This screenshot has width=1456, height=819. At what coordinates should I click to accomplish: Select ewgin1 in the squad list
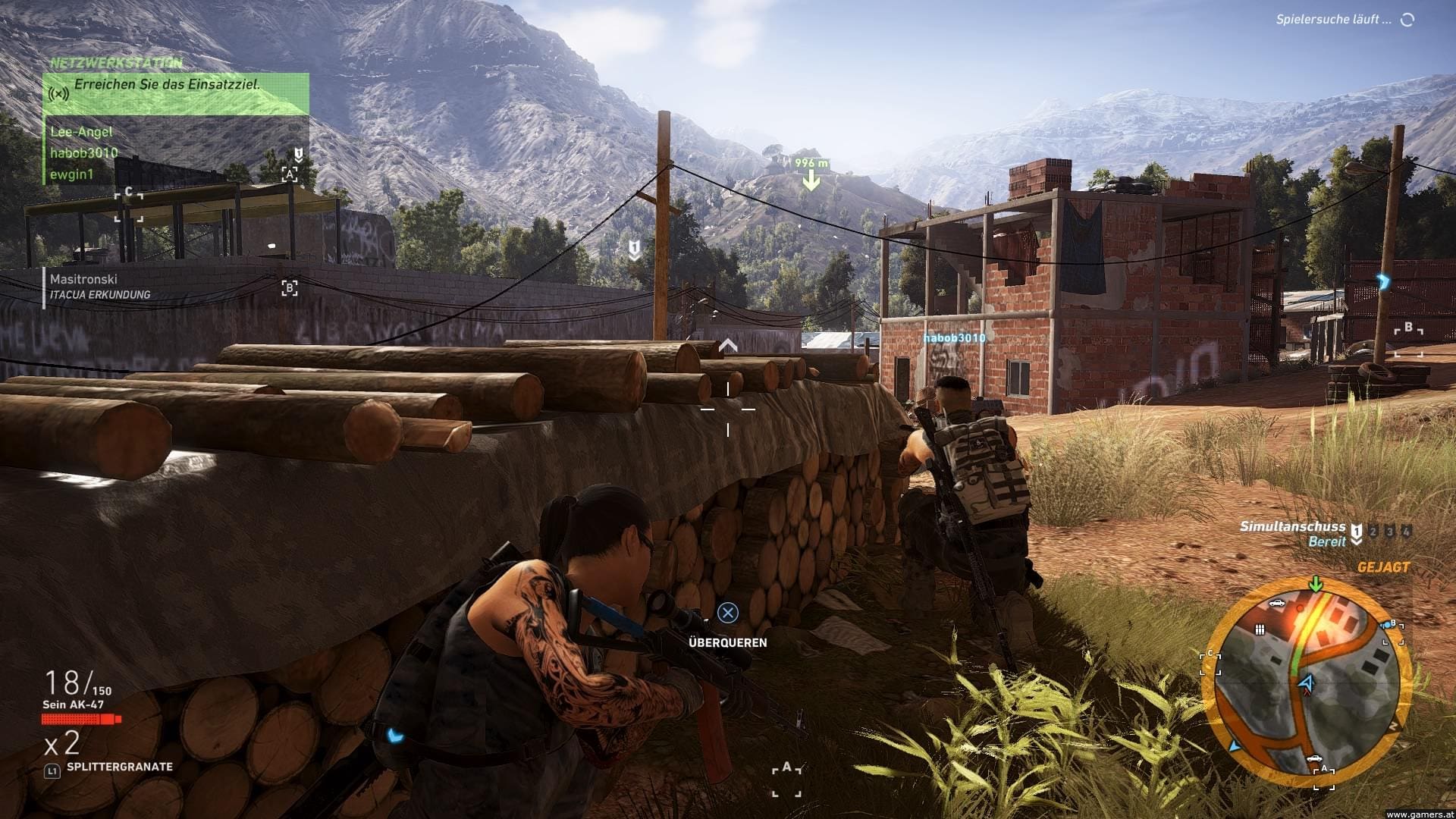pyautogui.click(x=71, y=174)
